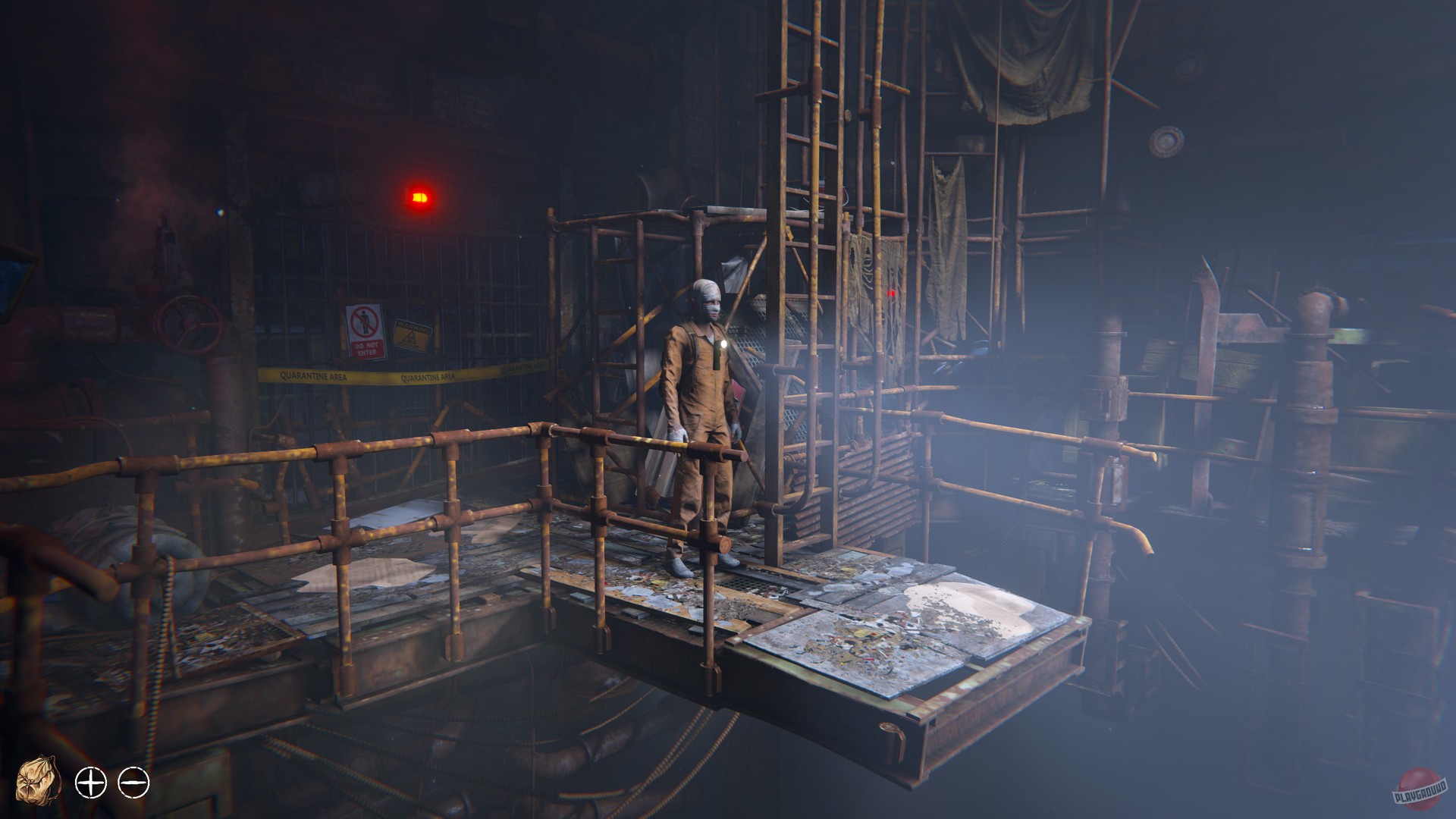1456x819 pixels.
Task: Click the yellow Warning biohazard sign
Action: pos(413,336)
